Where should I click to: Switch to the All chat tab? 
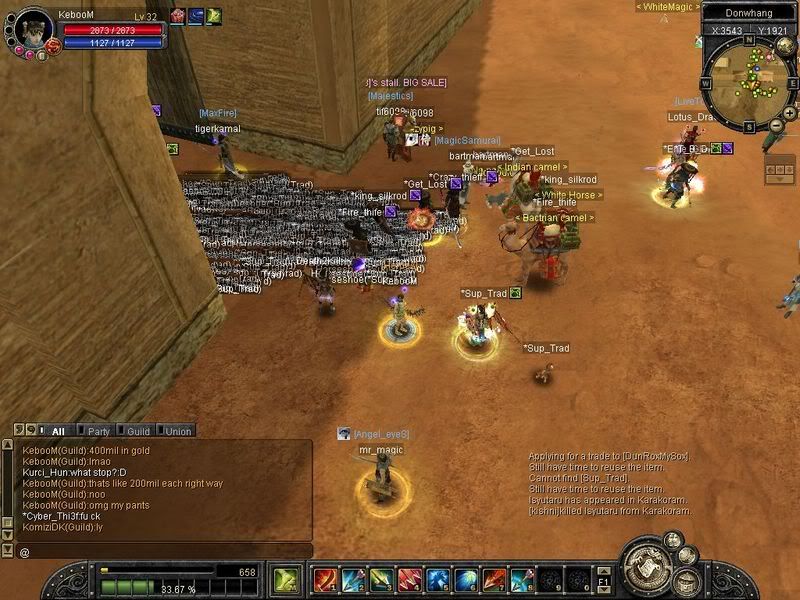(x=58, y=431)
